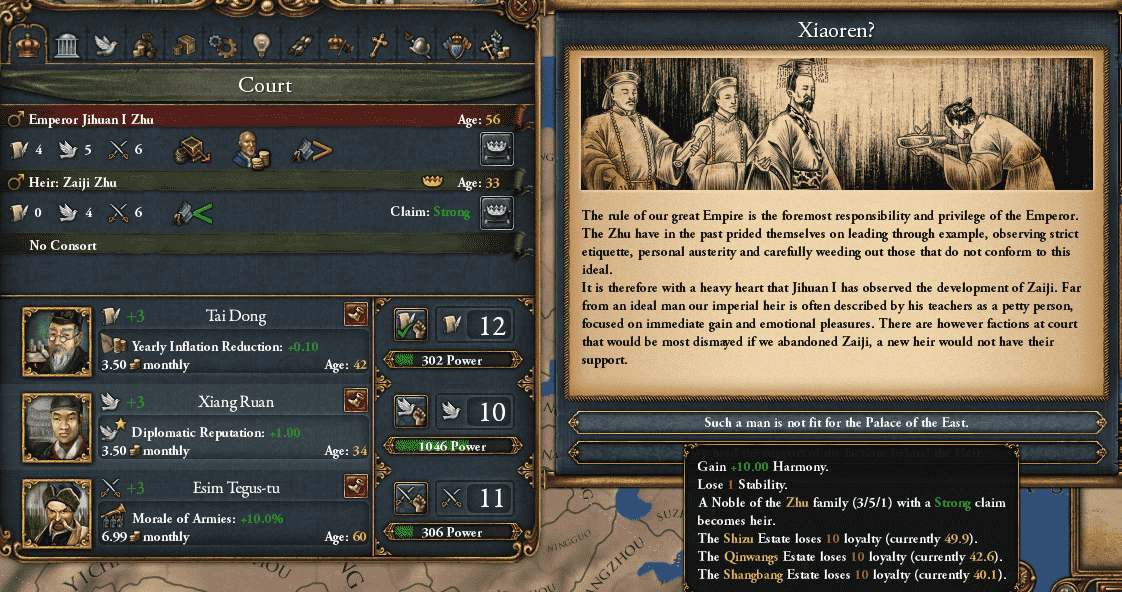The image size is (1122, 592).
Task: Open the Technology tab with gear icon
Action: tap(221, 45)
